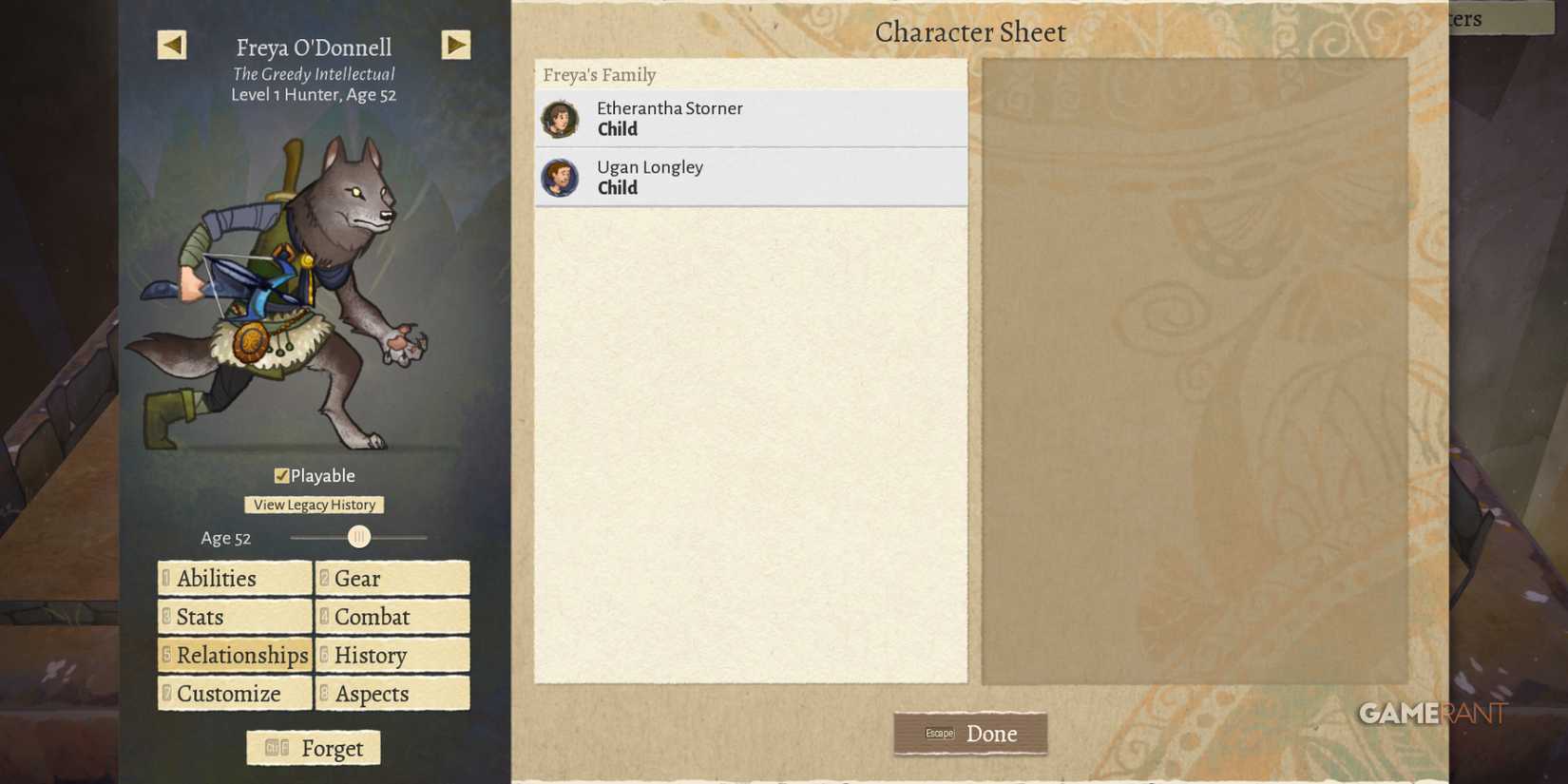Click Ugan Longley's portrait icon
The height and width of the screenshot is (784, 1568).
click(x=561, y=177)
